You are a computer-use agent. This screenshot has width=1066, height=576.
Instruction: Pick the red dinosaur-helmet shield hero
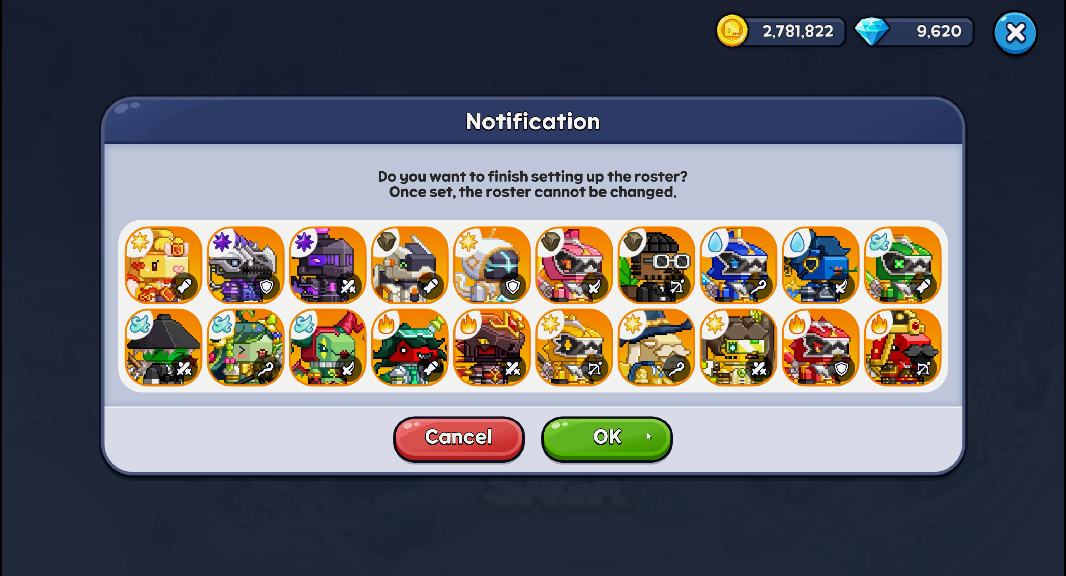coord(820,347)
